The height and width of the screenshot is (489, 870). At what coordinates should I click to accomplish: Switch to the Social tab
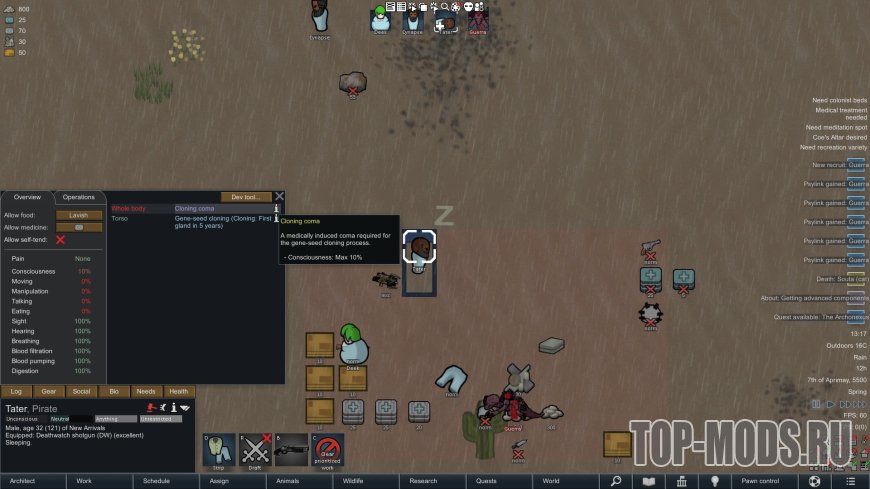coord(81,391)
